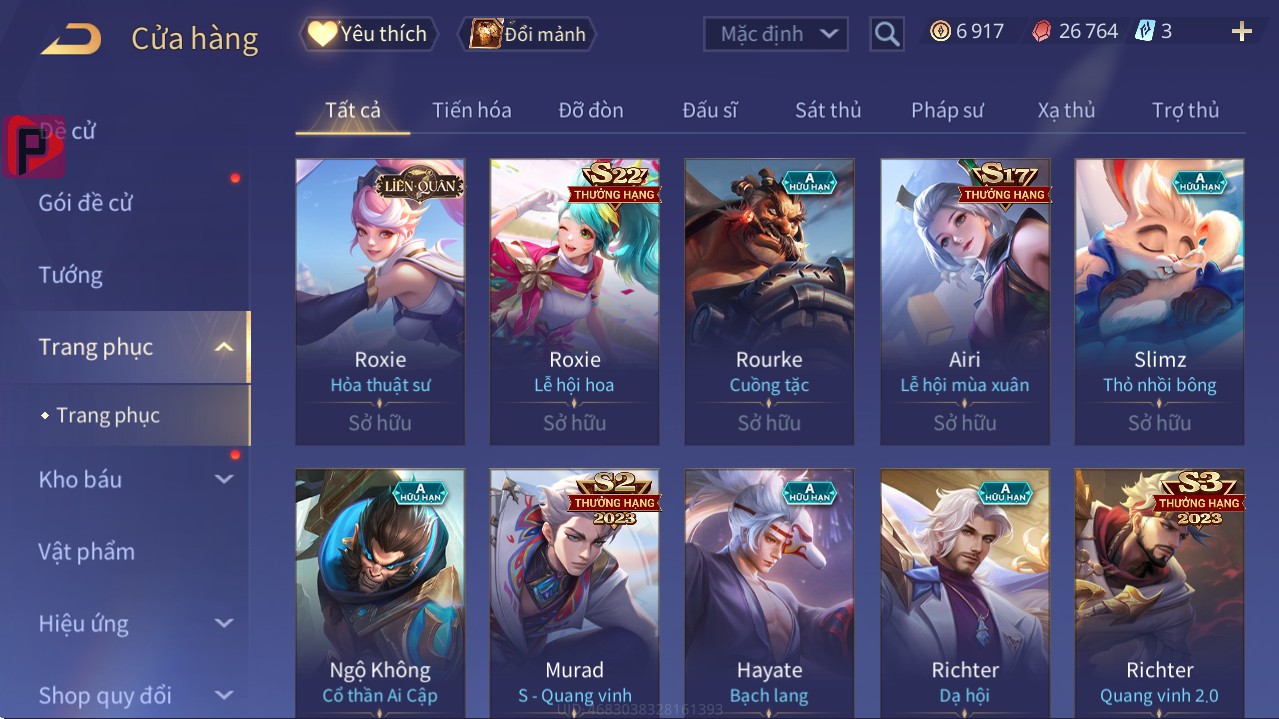Select the Pháp sư category tab
Screen dimensions: 1279x719
947,110
